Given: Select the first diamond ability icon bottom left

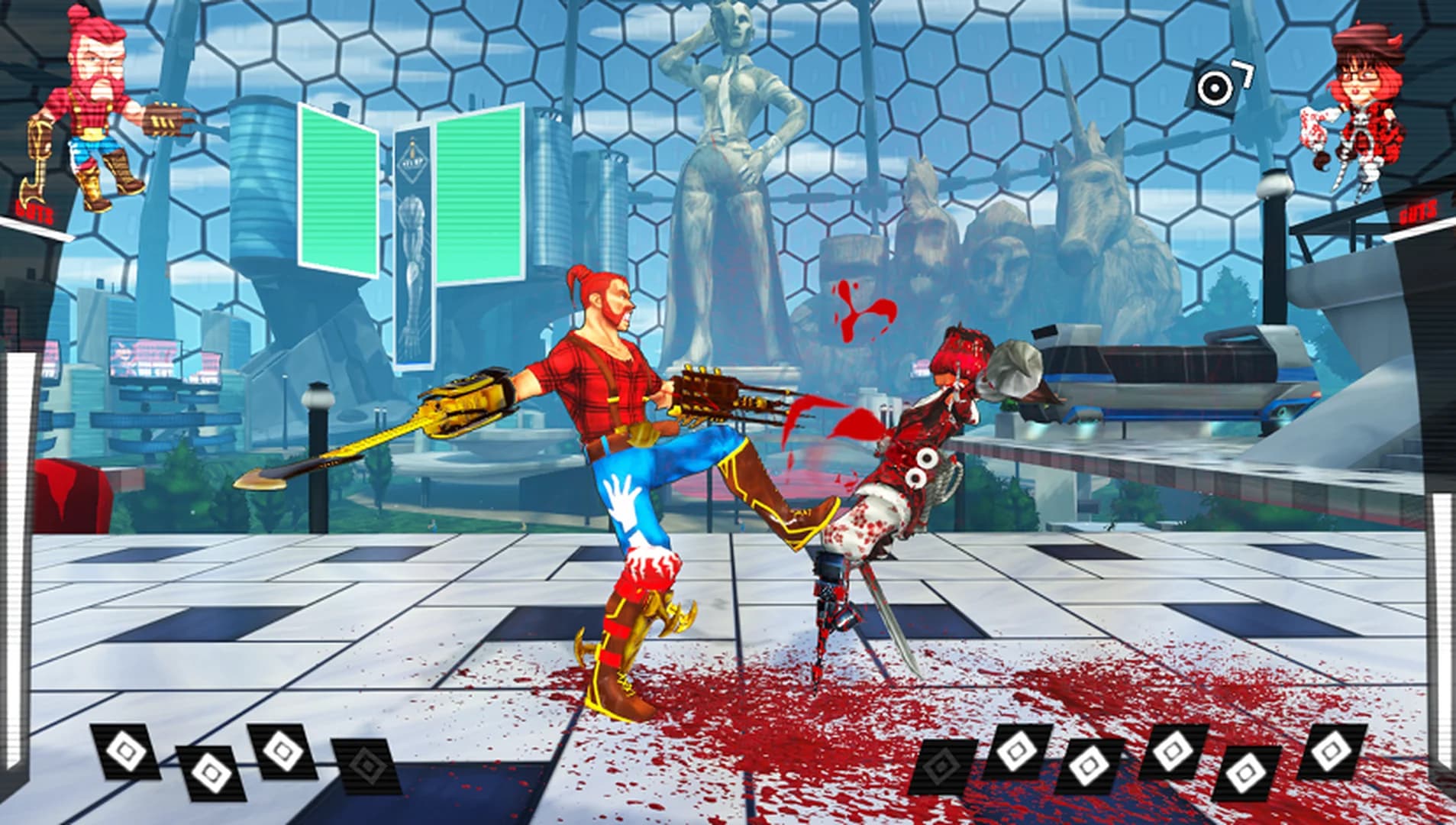Looking at the screenshot, I should point(127,752).
